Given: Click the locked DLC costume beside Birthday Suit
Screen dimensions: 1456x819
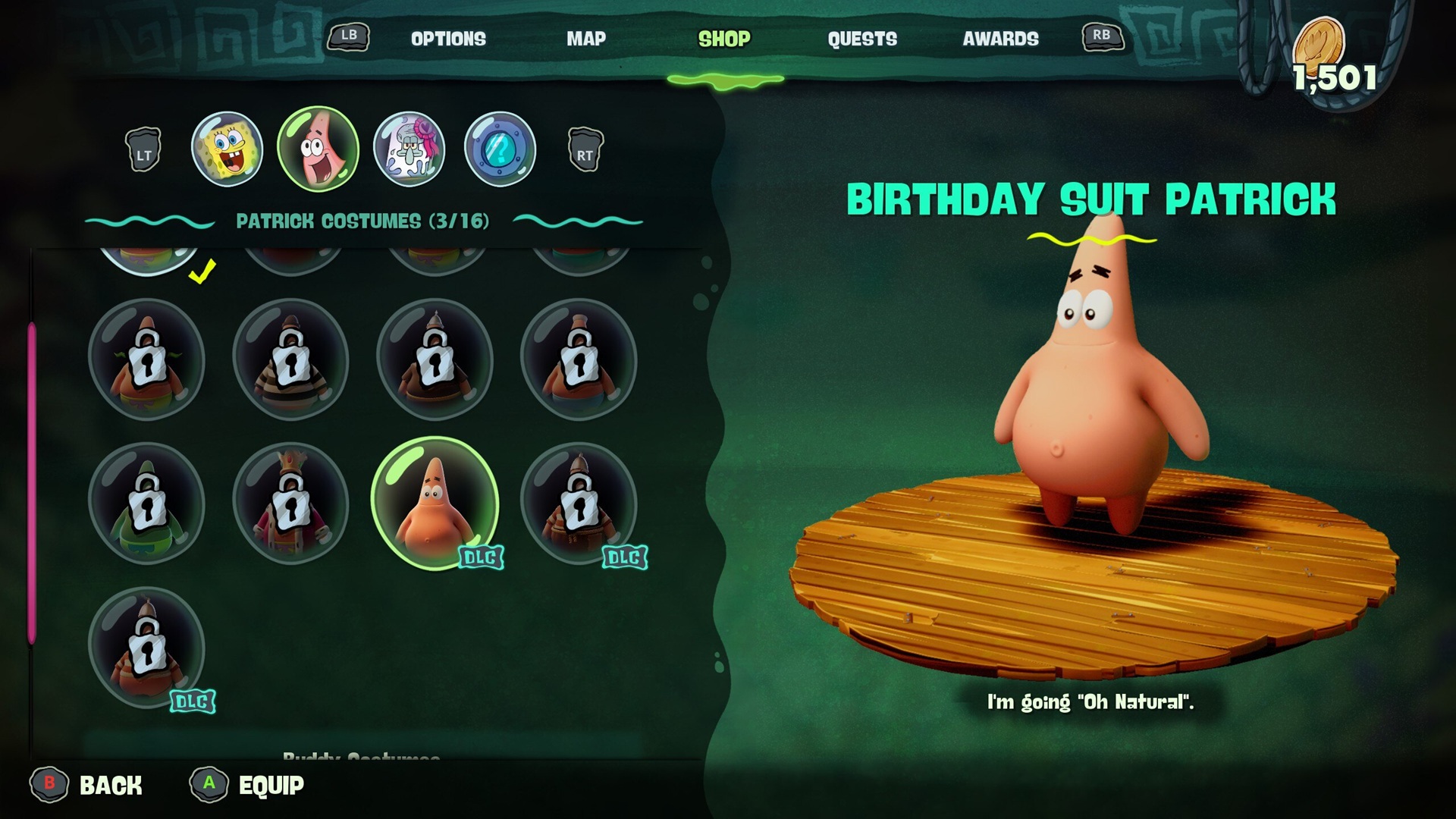Looking at the screenshot, I should point(579,503).
